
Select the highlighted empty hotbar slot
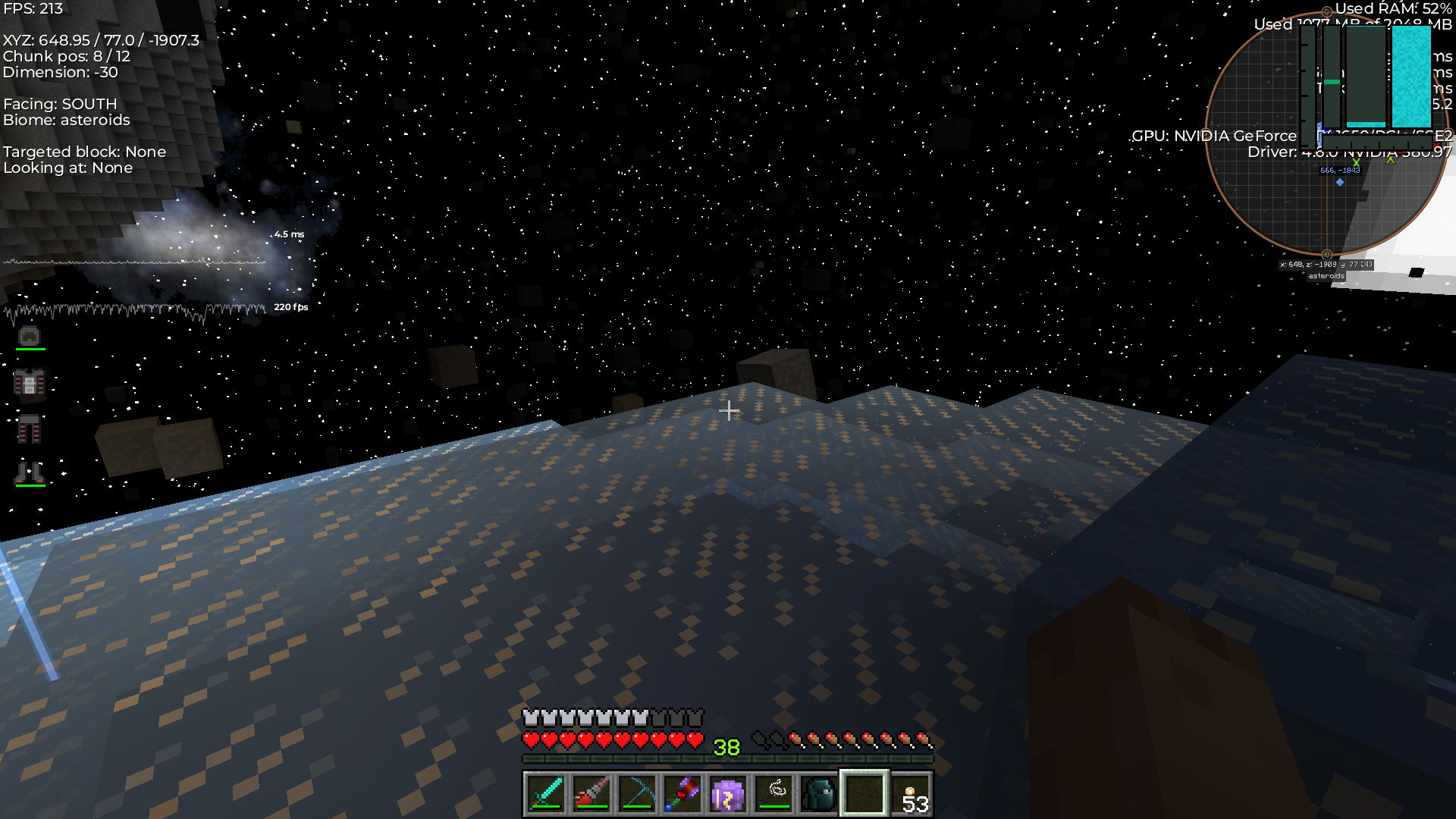864,794
